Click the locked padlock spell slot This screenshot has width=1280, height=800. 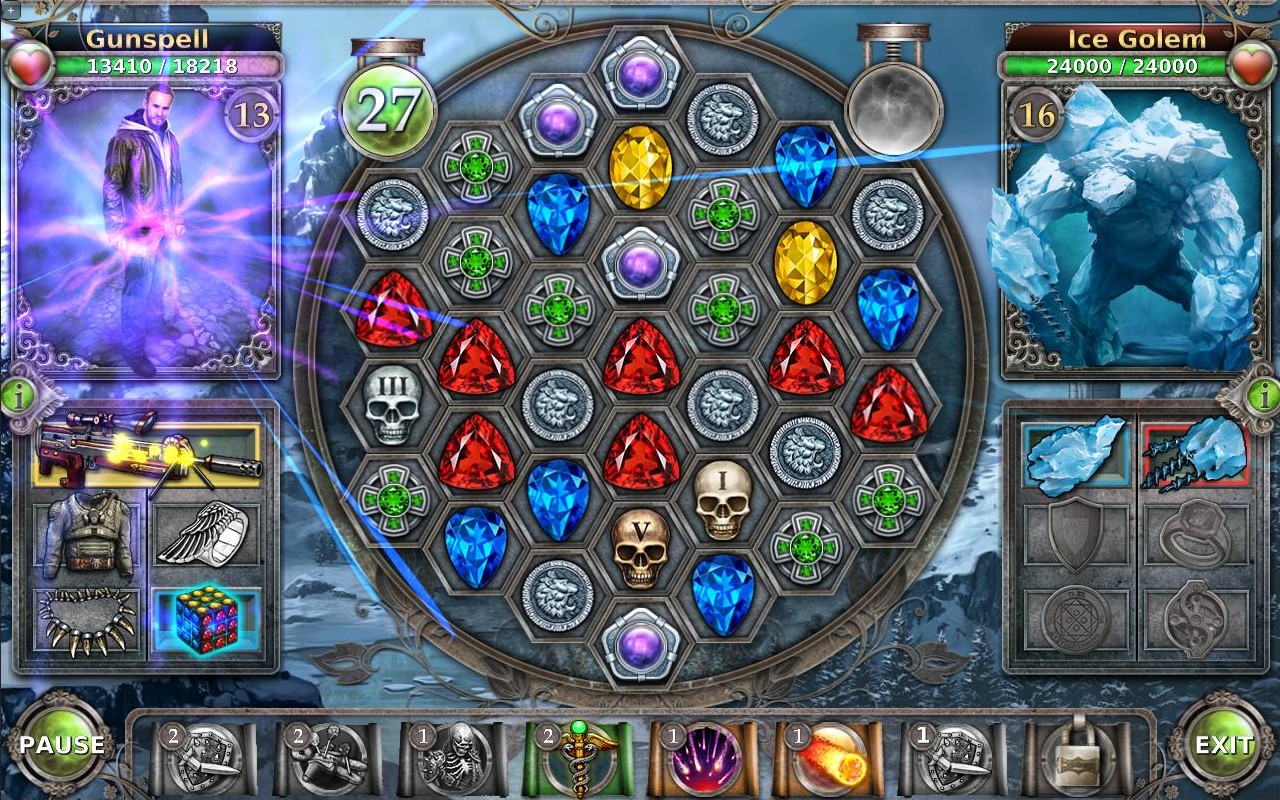coord(1078,758)
